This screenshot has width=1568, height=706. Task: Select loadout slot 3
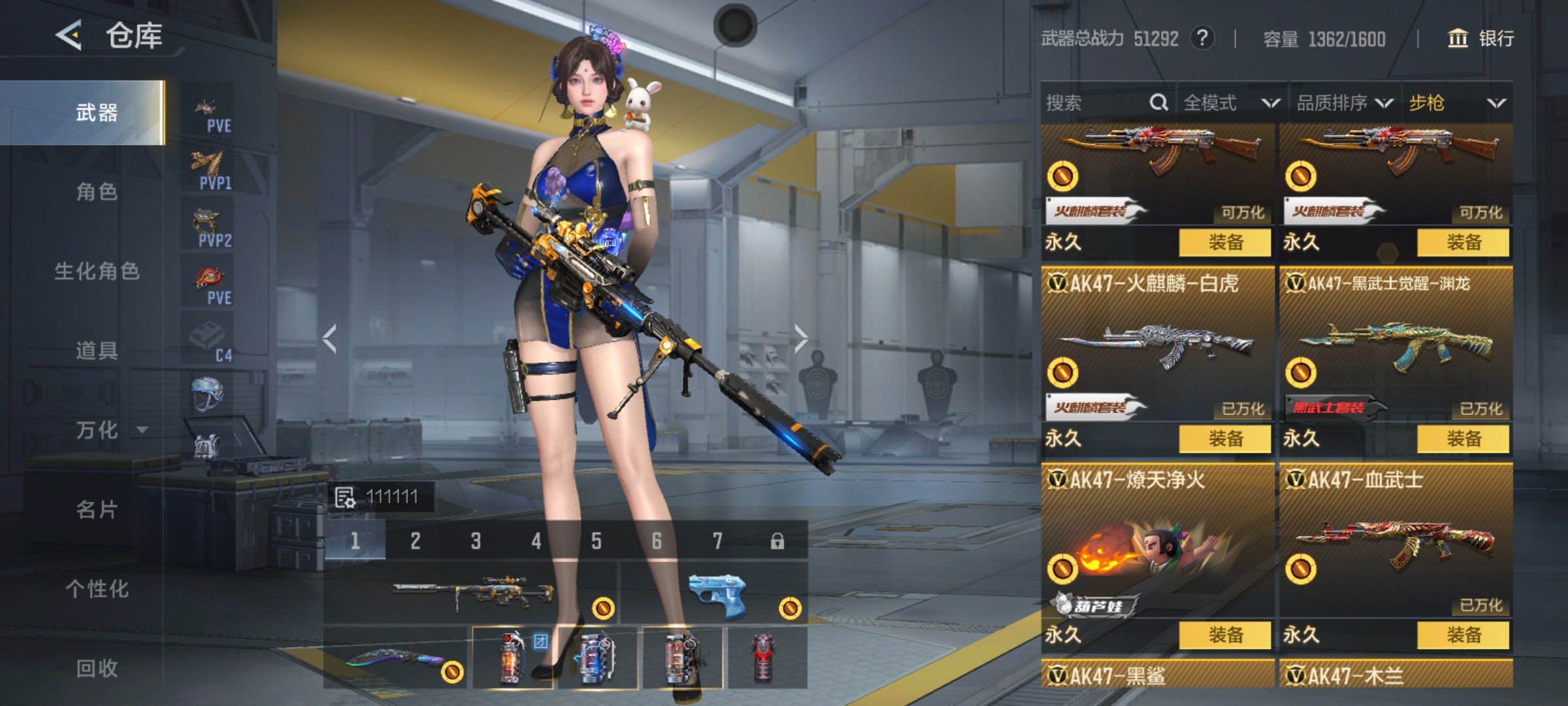pos(476,541)
